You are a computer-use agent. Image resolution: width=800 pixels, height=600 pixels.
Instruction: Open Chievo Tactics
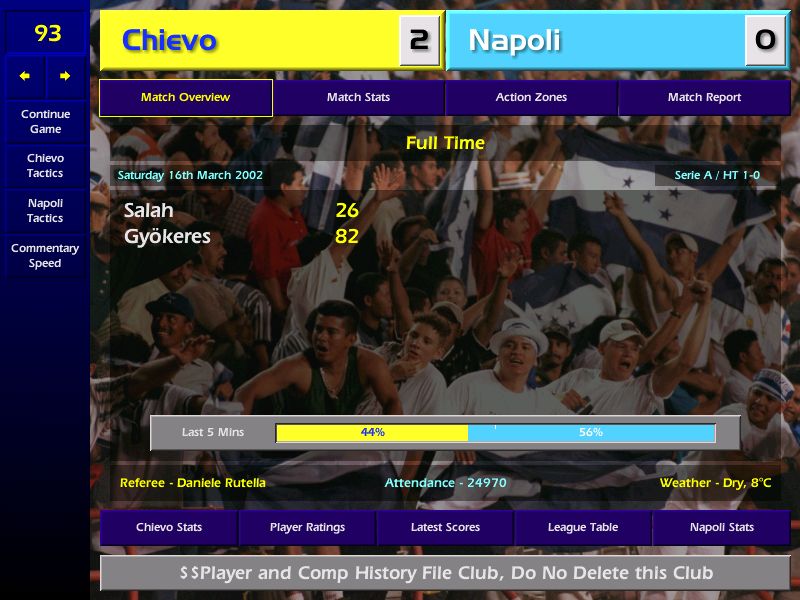pos(45,166)
